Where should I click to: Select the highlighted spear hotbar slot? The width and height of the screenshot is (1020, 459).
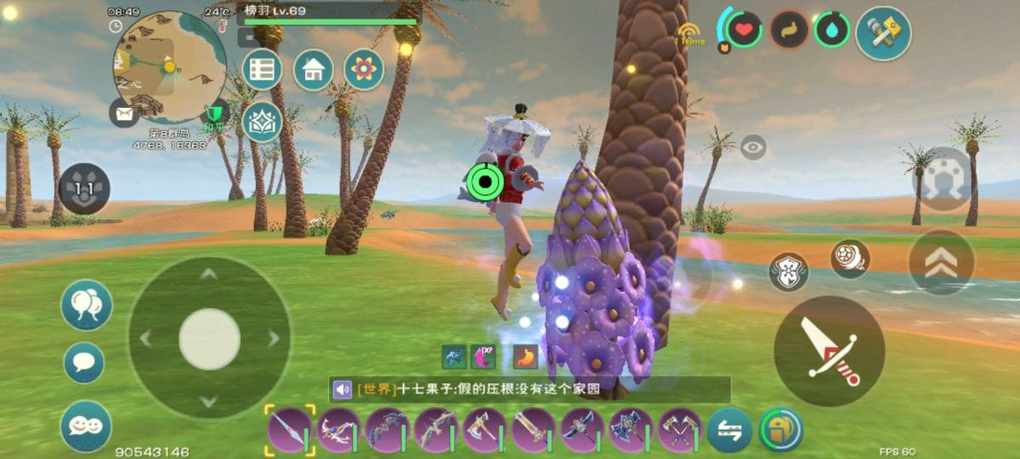[x=290, y=431]
